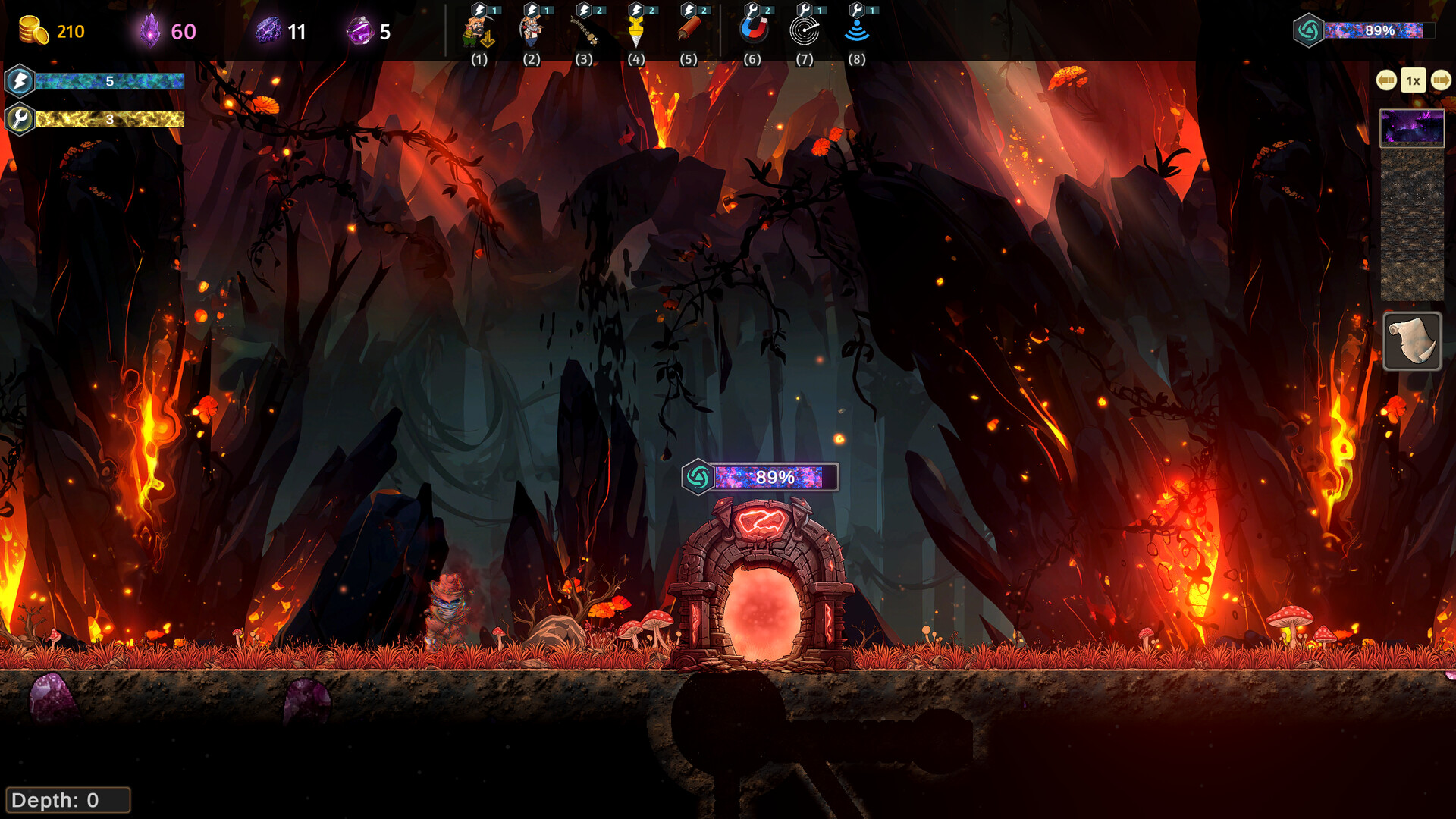Increase game speed with the right arrow
This screenshot has width=1456, height=819.
[1441, 80]
